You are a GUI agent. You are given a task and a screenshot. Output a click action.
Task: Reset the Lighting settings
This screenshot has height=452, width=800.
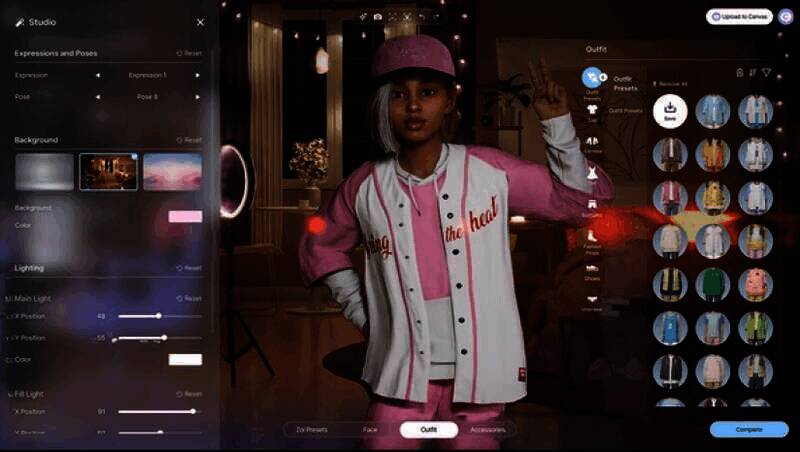(189, 268)
